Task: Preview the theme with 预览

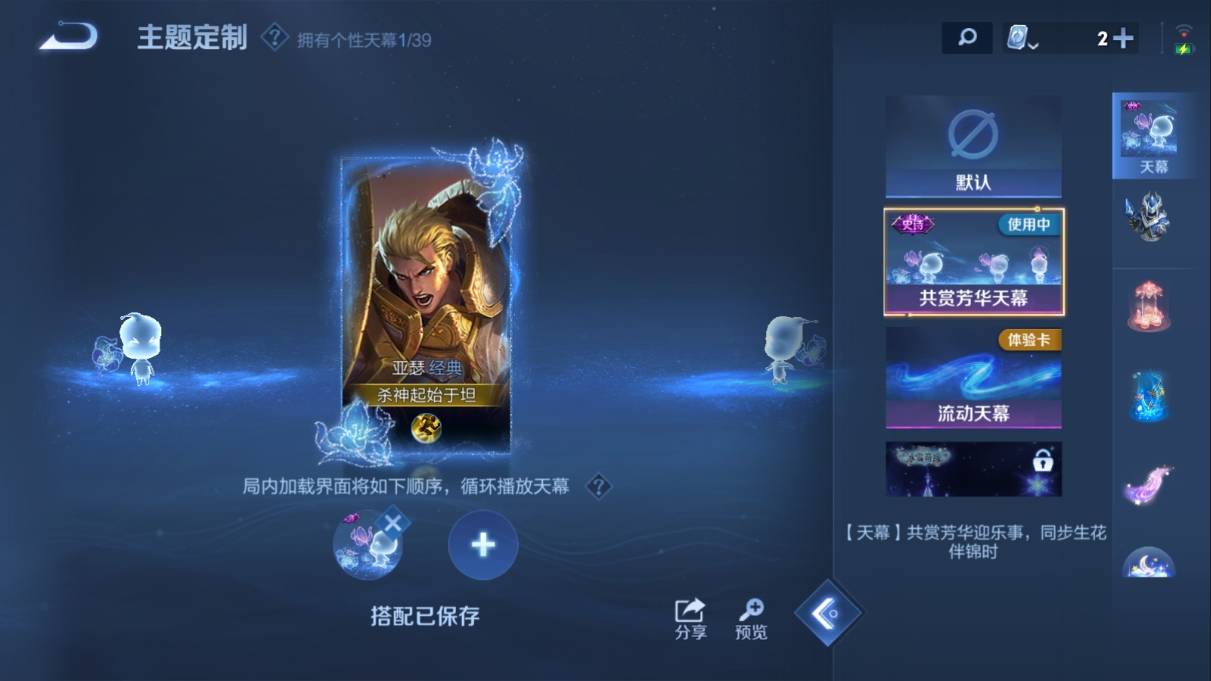Action: pyautogui.click(x=751, y=619)
